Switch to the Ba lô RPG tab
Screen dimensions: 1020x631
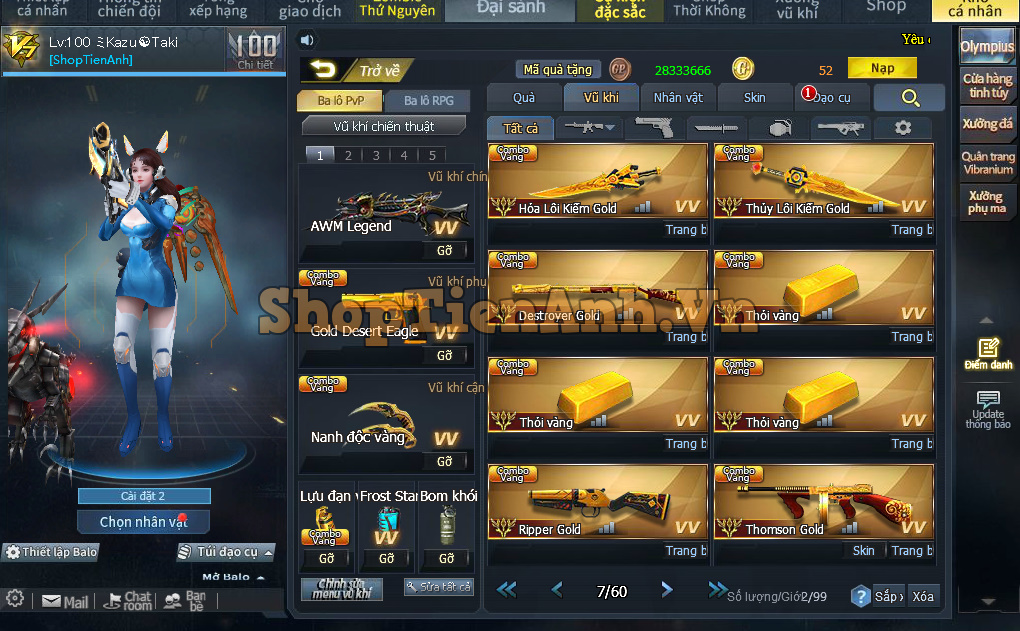pyautogui.click(x=429, y=100)
